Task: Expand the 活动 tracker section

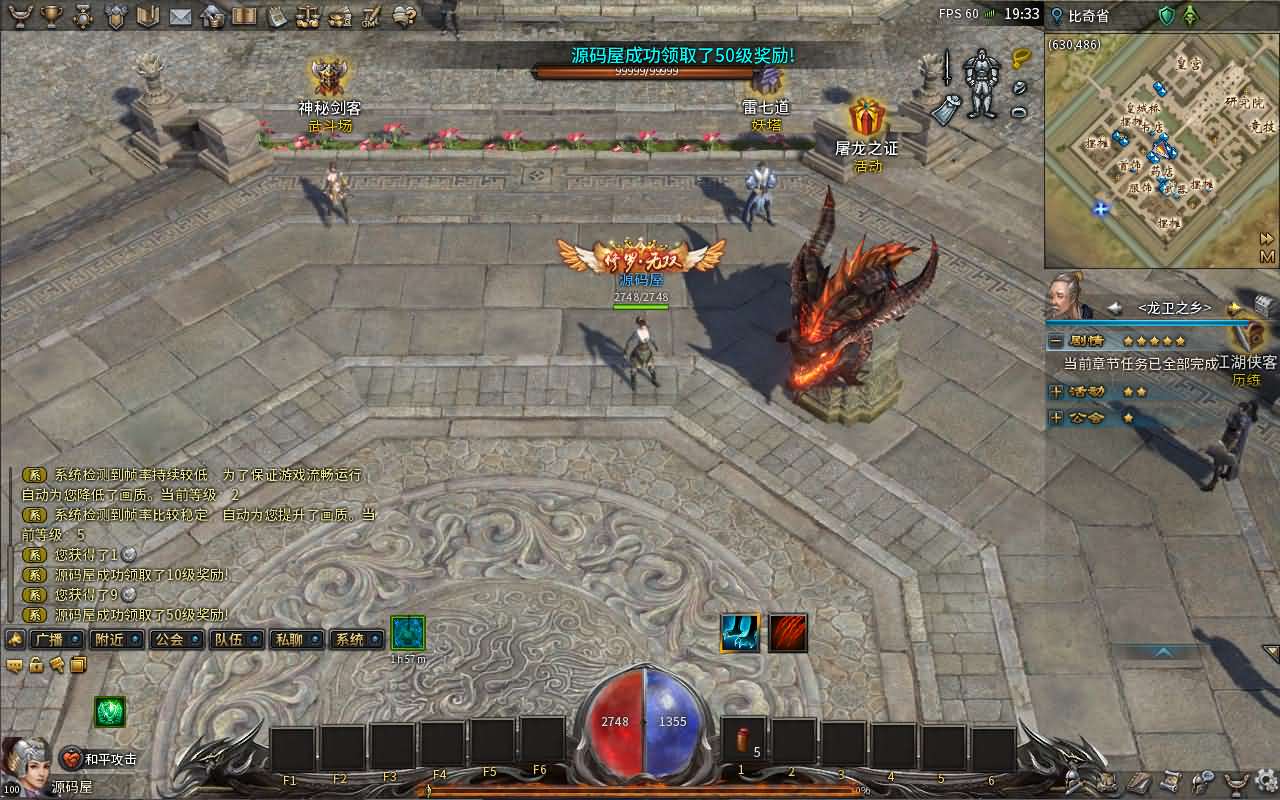Action: [1056, 391]
